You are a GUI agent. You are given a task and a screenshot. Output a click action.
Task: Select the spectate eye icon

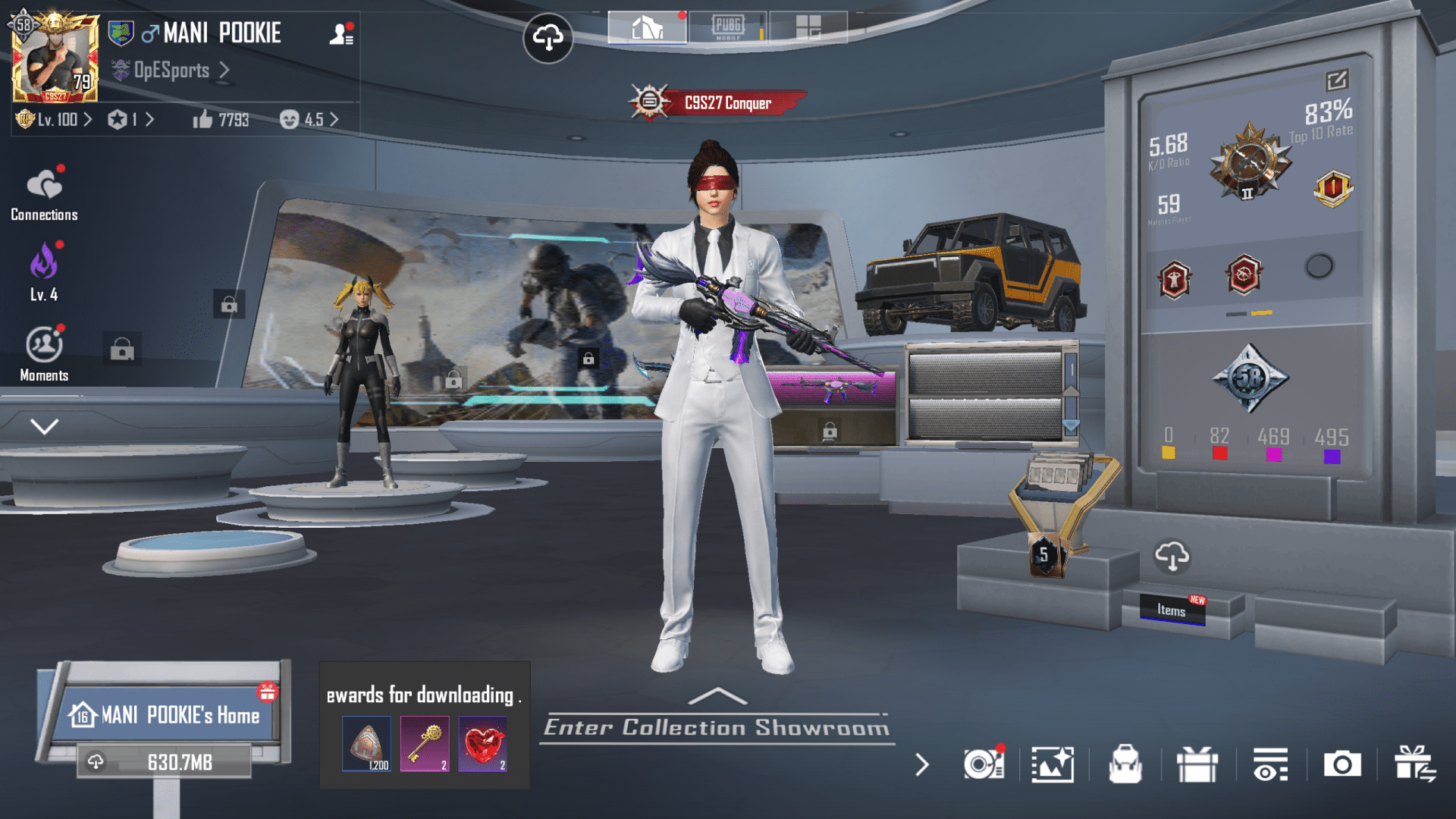tap(1271, 765)
